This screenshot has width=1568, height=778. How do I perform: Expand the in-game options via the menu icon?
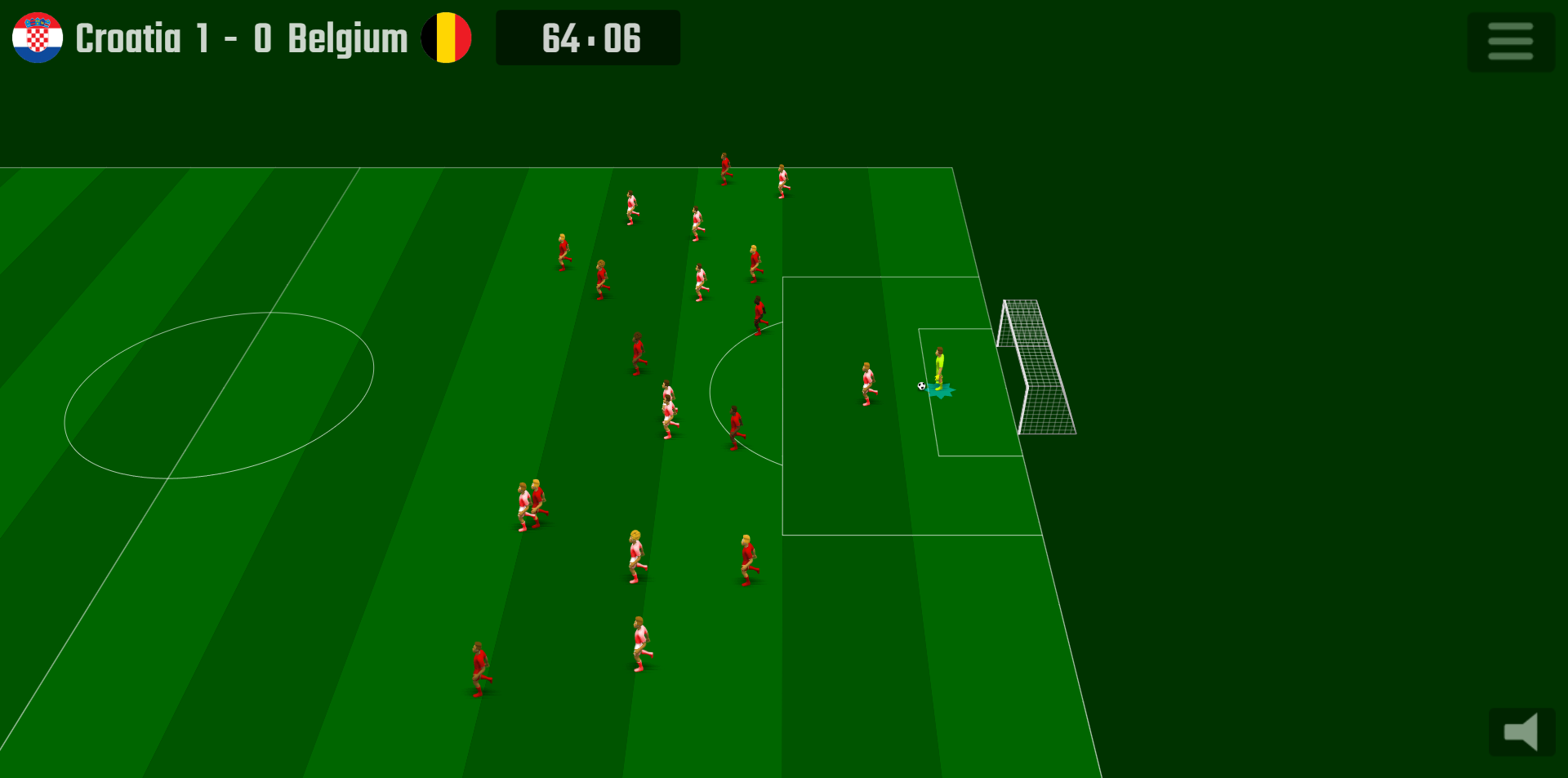1510,40
